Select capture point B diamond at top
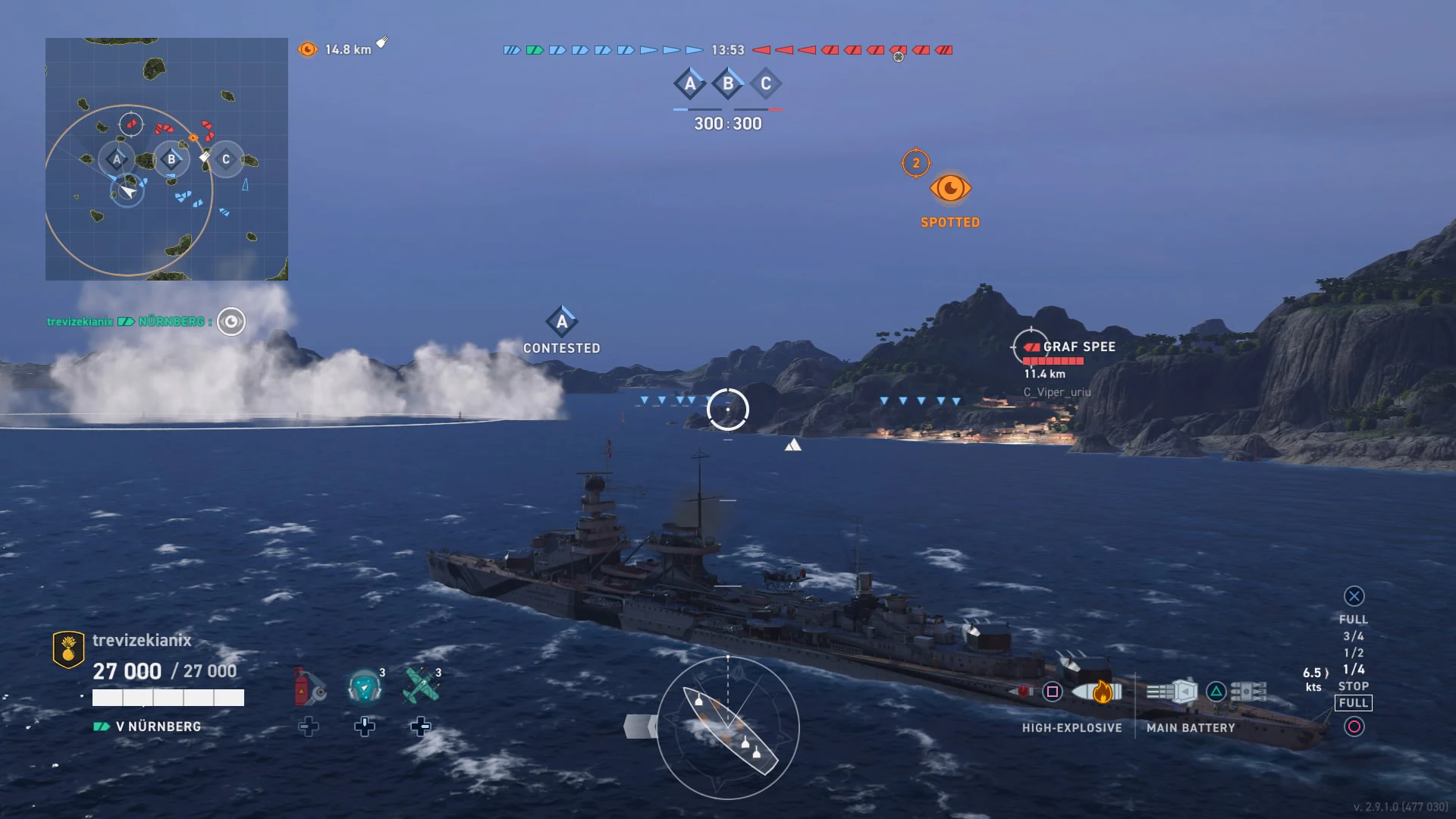 point(728,83)
